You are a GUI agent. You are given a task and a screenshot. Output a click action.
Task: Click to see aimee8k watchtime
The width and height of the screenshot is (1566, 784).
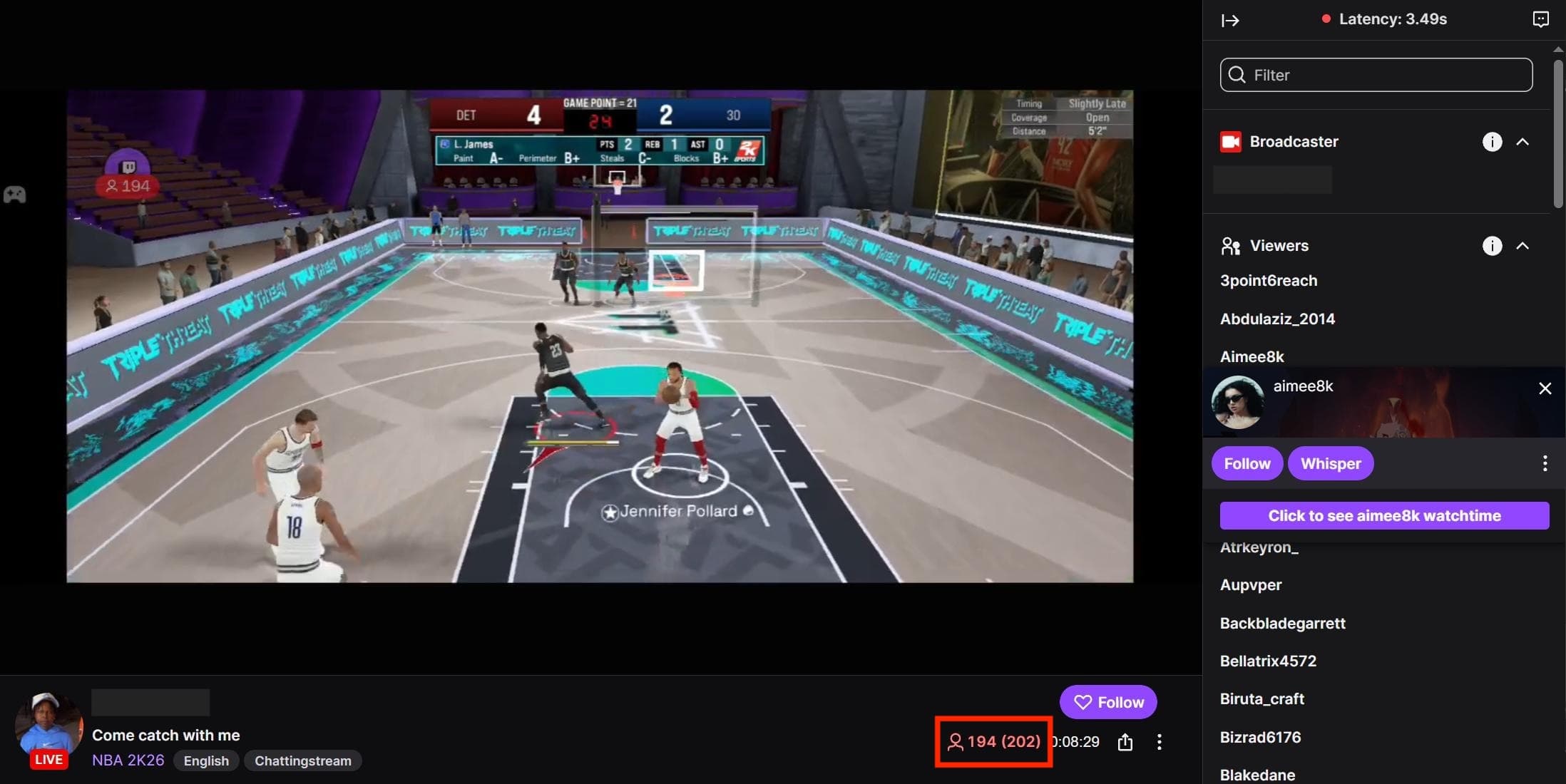(1383, 515)
